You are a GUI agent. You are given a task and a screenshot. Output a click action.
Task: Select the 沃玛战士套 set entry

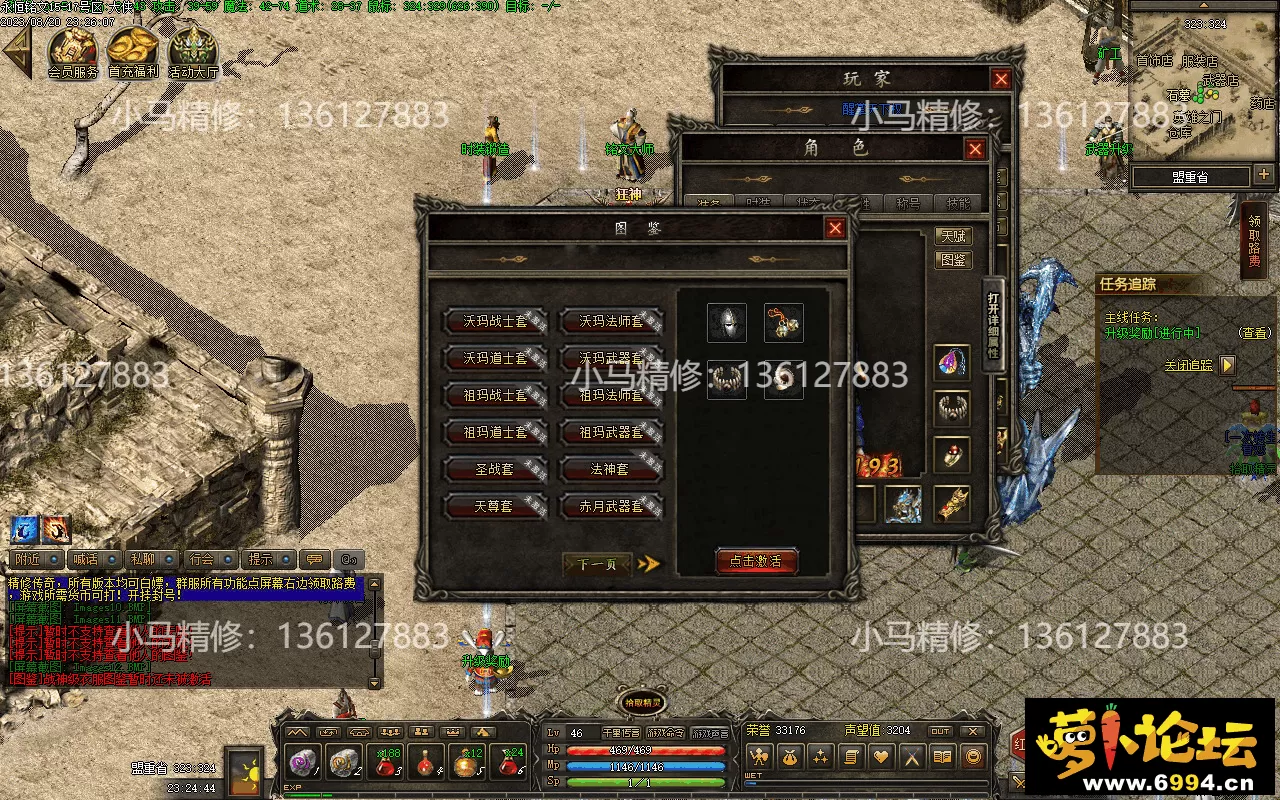[495, 322]
